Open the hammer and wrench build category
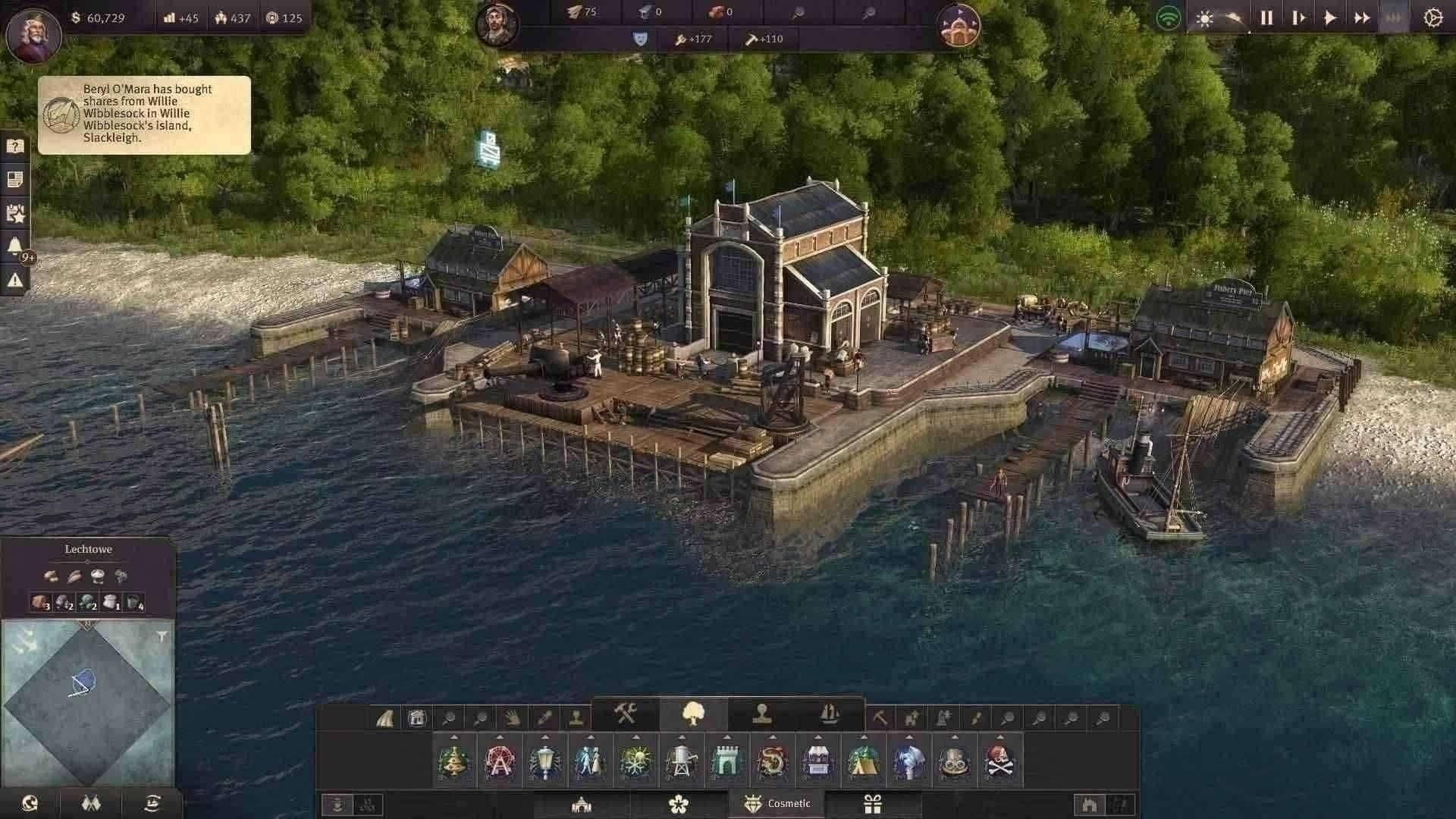Viewport: 1456px width, 819px height. click(x=626, y=714)
